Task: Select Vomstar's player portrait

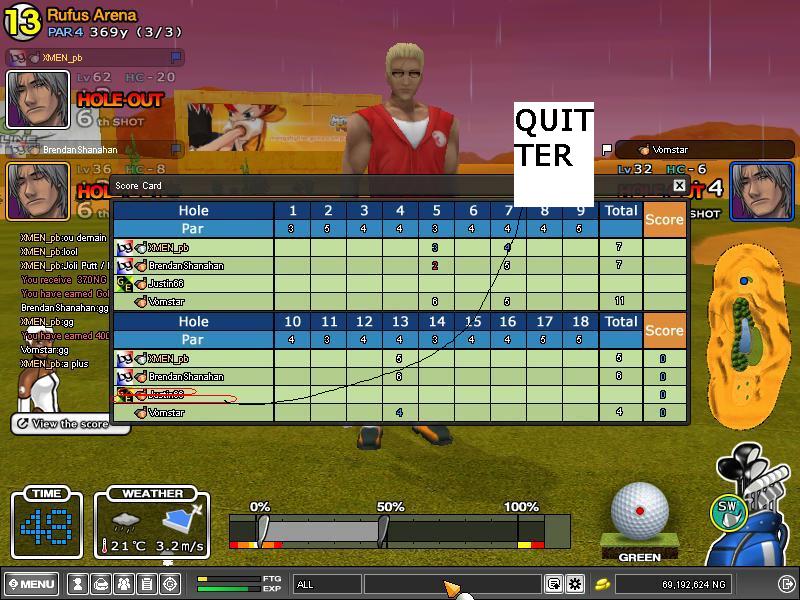Action: (761, 190)
